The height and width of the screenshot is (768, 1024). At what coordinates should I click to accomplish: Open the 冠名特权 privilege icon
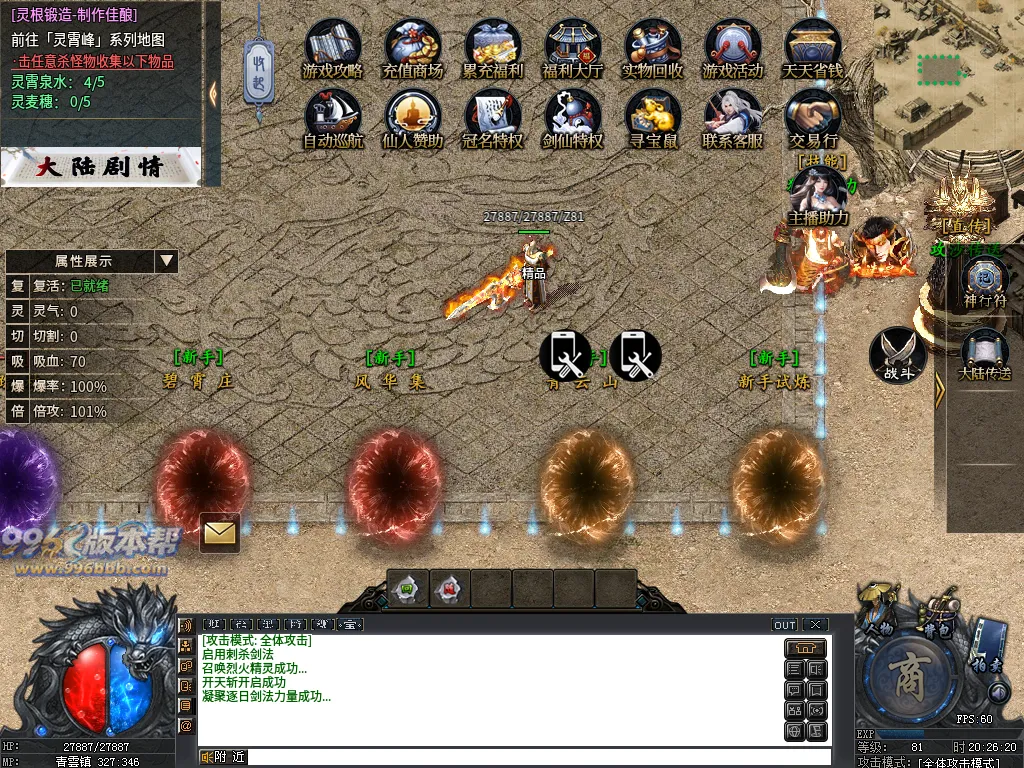[493, 116]
